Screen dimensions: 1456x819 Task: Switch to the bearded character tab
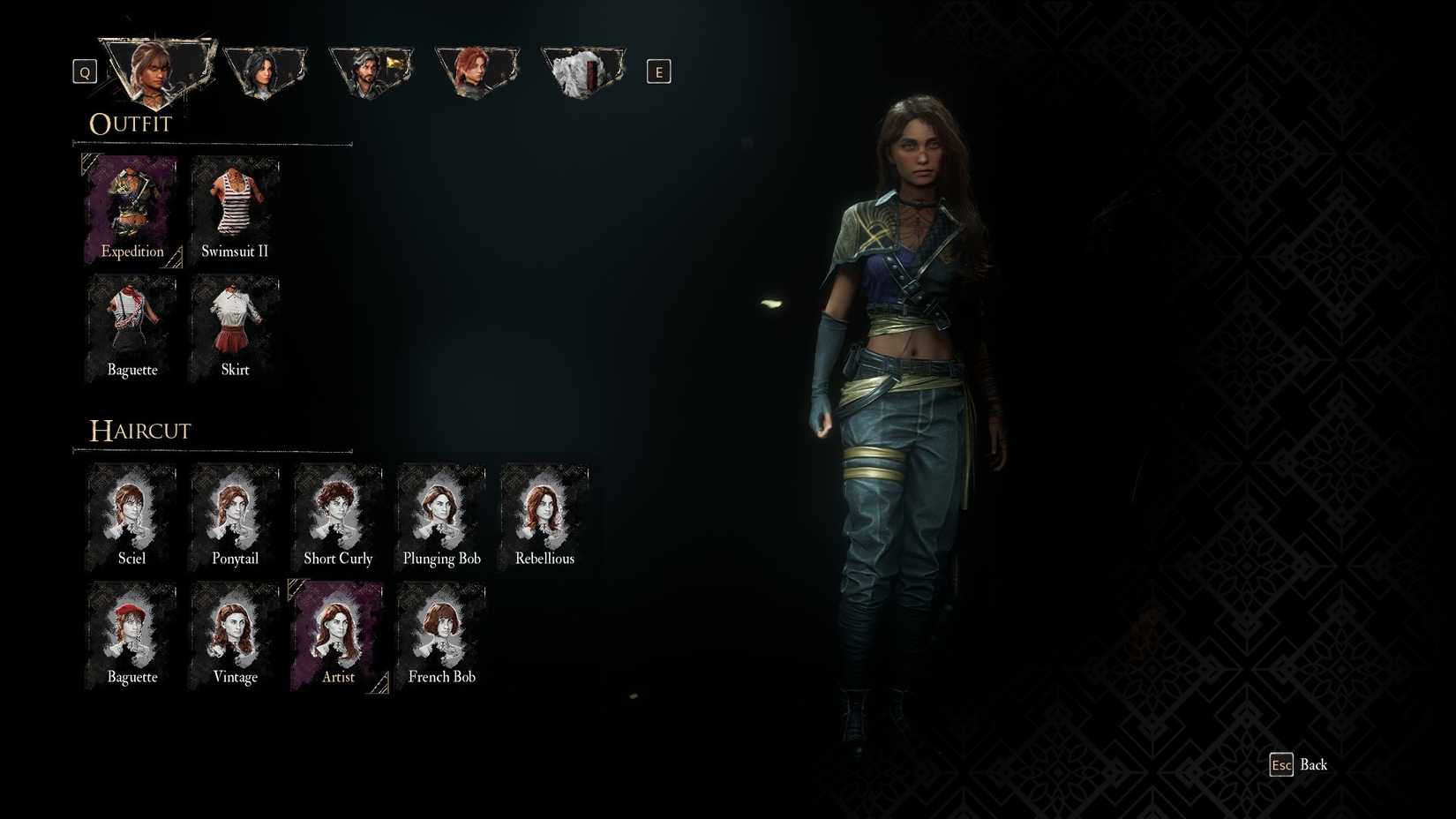pos(371,71)
